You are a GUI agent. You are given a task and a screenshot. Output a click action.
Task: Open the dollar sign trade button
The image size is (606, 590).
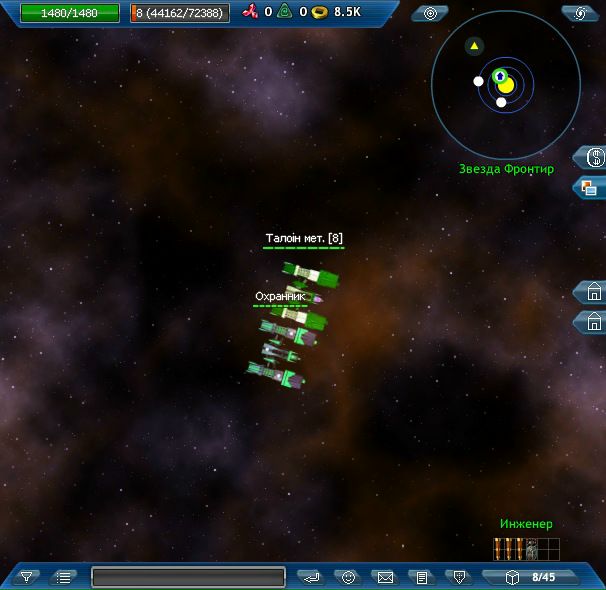pyautogui.click(x=593, y=157)
